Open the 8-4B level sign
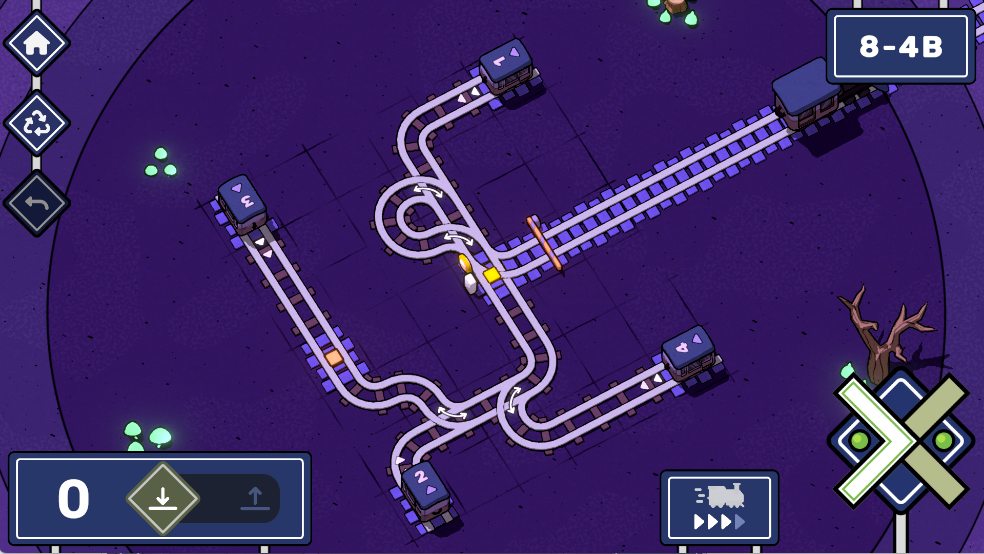This screenshot has width=984, height=554. (x=901, y=46)
